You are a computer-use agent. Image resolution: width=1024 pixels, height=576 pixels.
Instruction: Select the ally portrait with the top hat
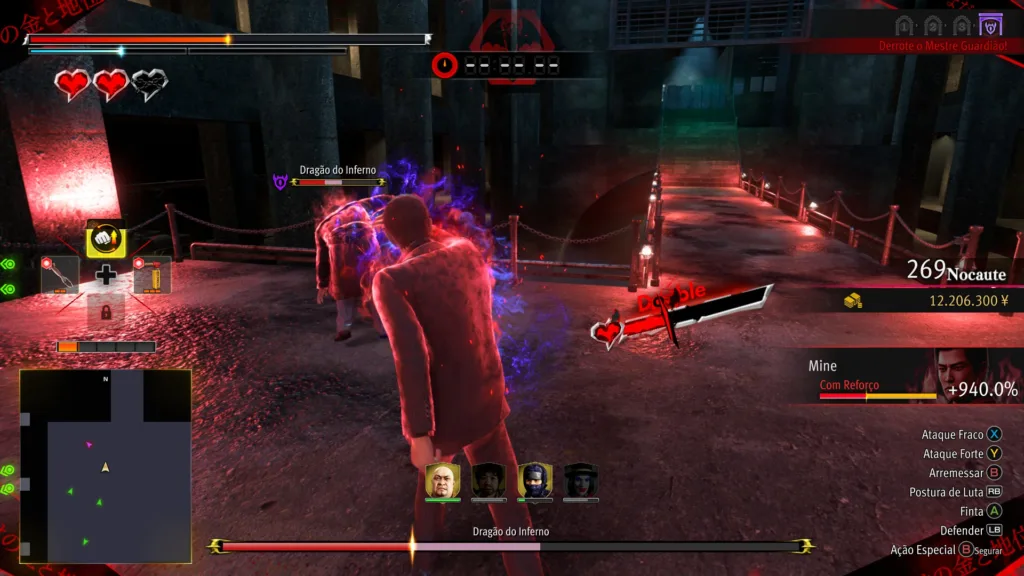pyautogui.click(x=581, y=481)
